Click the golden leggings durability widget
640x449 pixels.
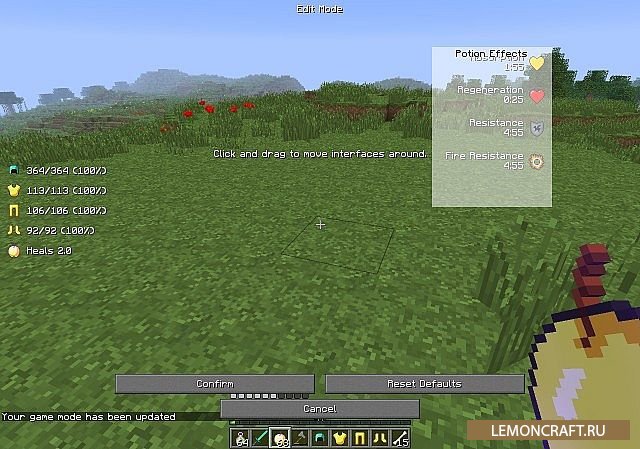click(x=58, y=210)
